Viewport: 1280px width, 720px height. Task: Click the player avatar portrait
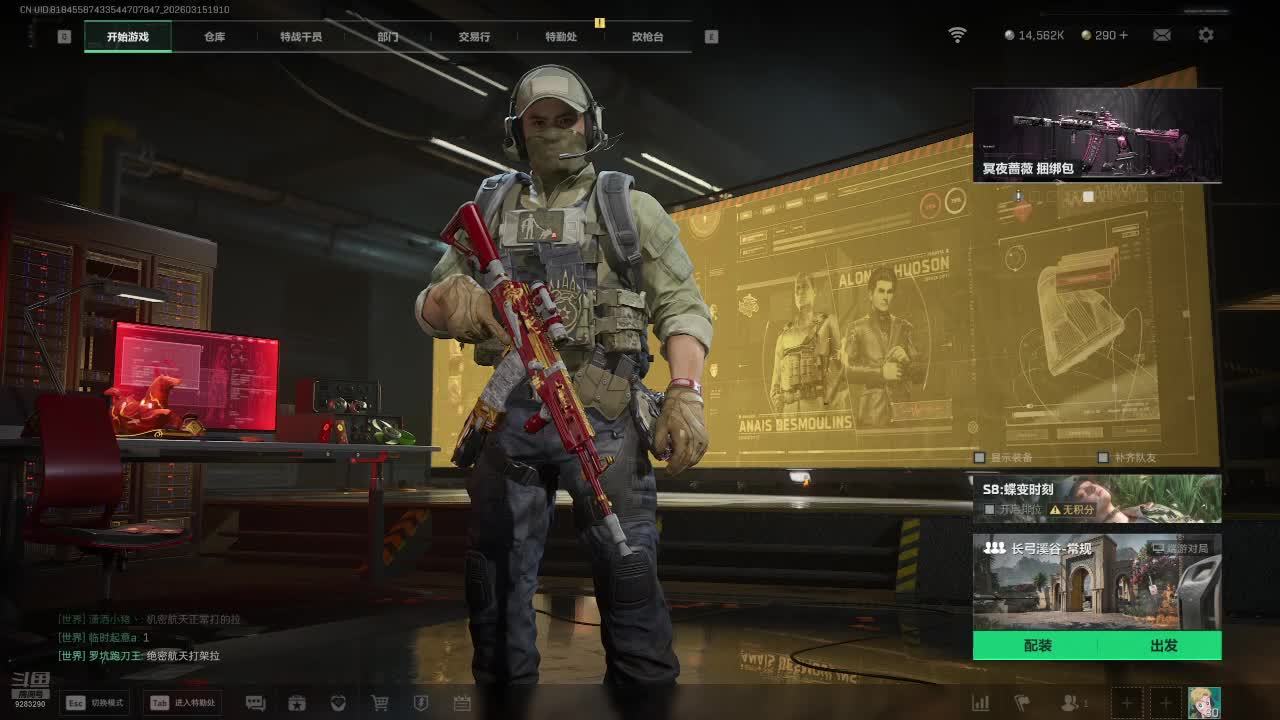(x=1203, y=702)
